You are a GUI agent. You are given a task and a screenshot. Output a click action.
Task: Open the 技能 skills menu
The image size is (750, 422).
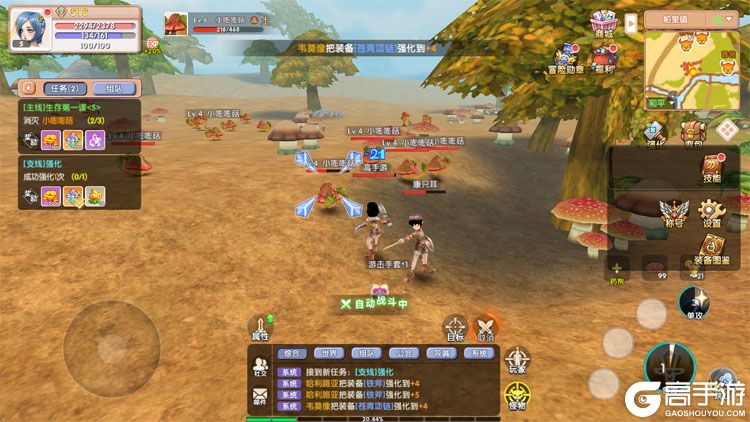point(711,168)
